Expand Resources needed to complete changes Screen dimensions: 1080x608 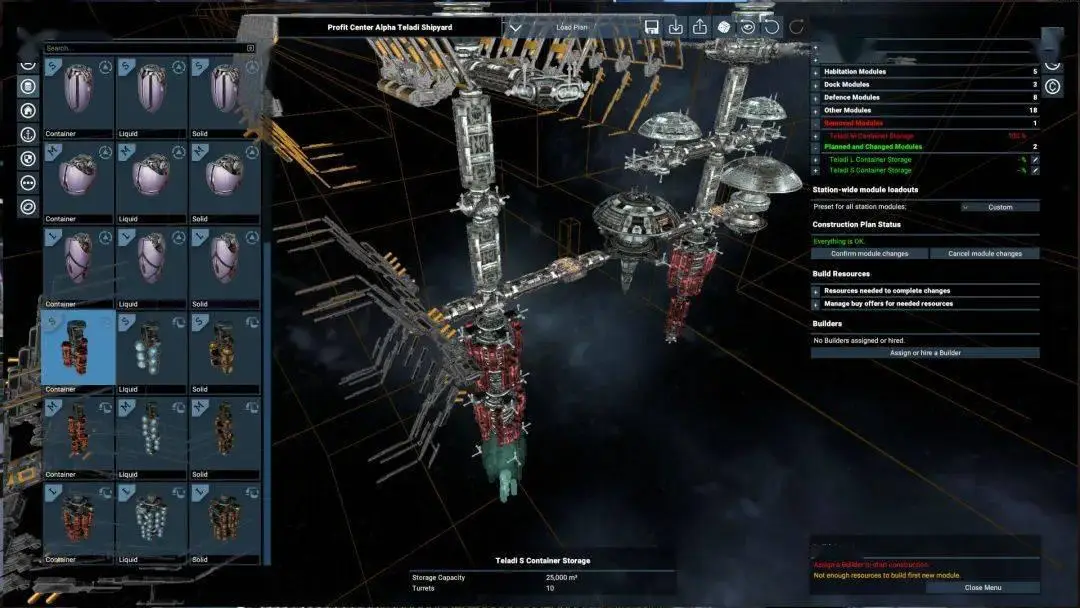(815, 291)
